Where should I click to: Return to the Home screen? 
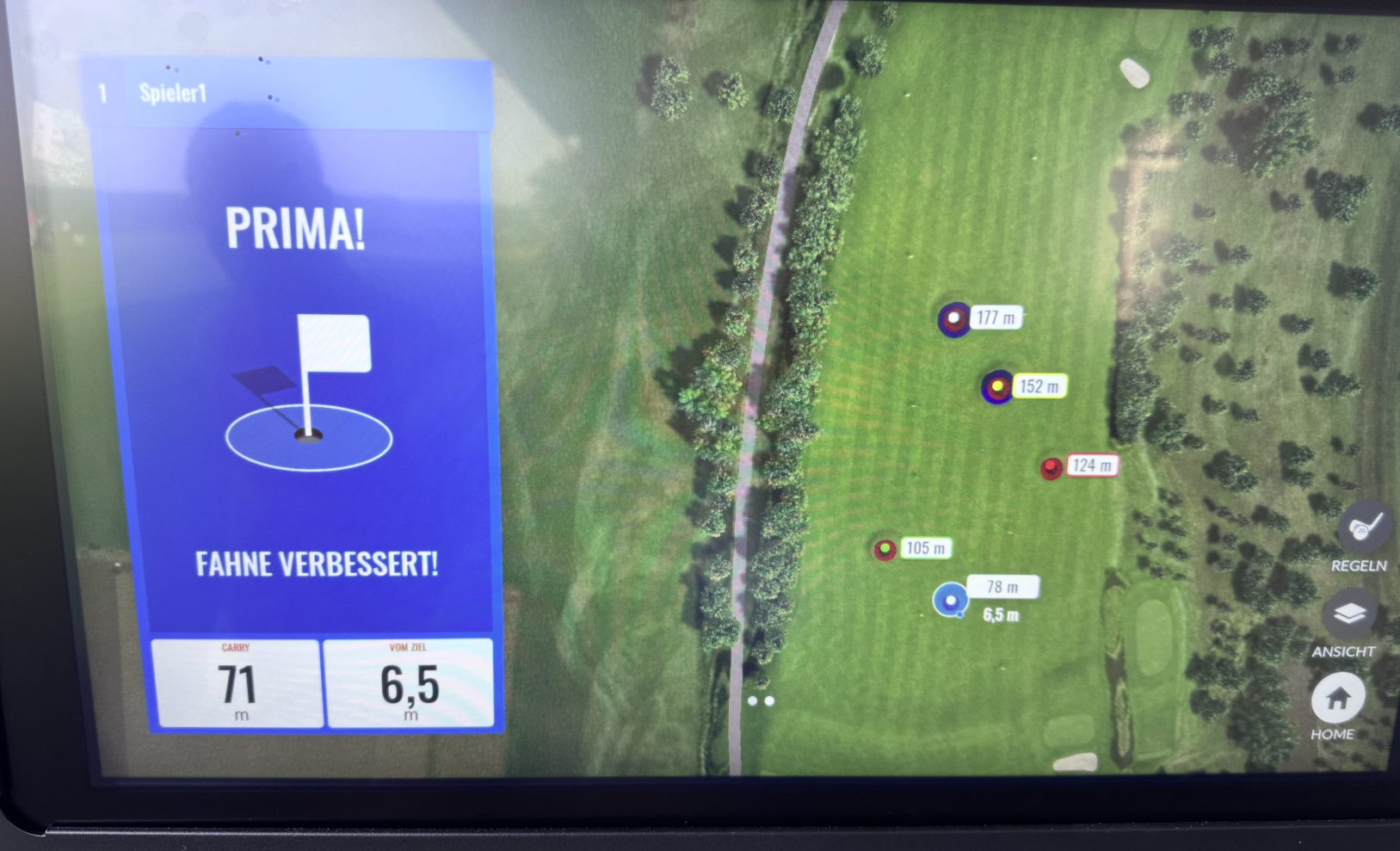pyautogui.click(x=1337, y=698)
